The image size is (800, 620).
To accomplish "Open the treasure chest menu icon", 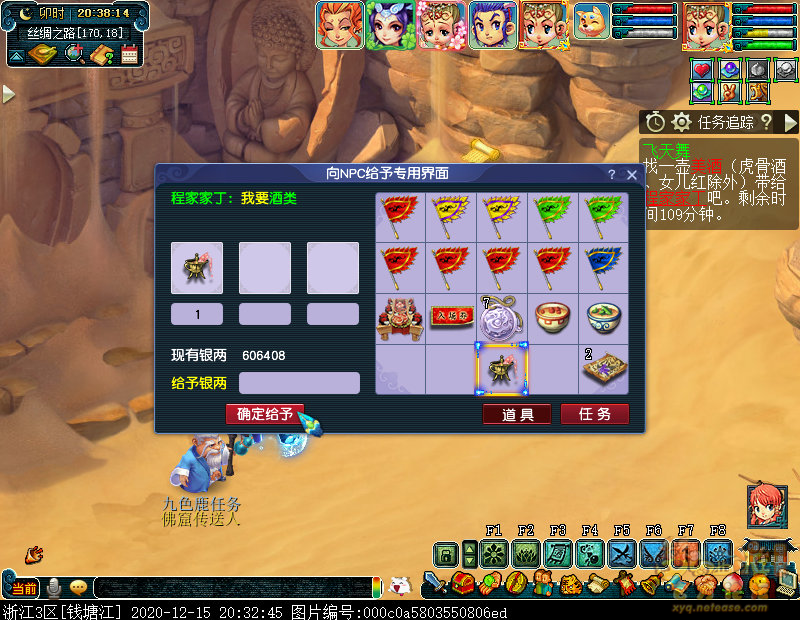I will tap(462, 581).
